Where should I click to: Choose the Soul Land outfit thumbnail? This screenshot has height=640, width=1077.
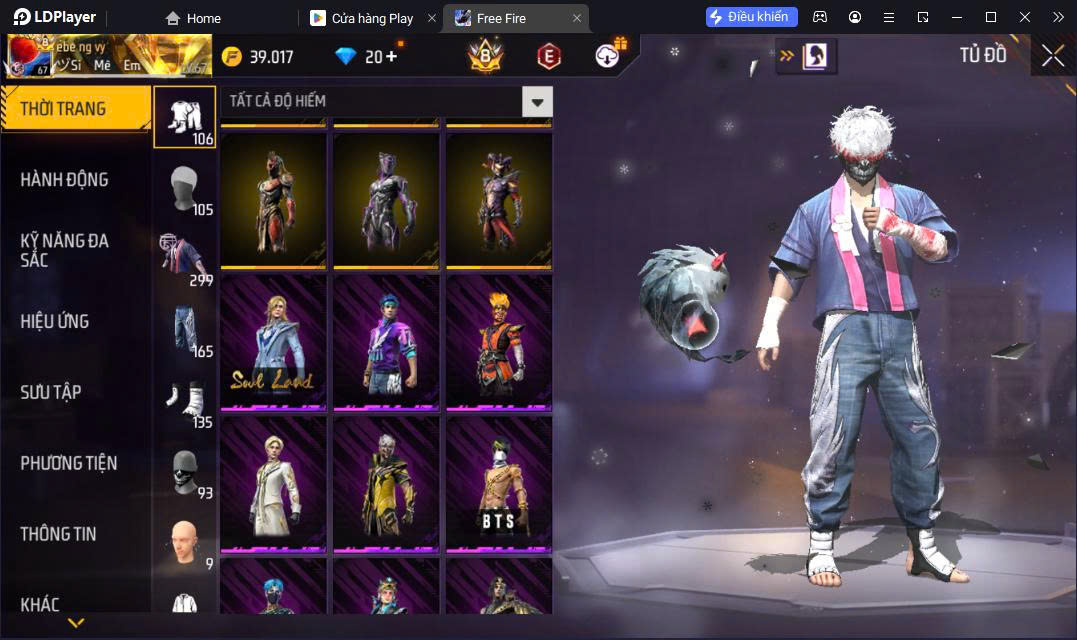click(x=273, y=342)
